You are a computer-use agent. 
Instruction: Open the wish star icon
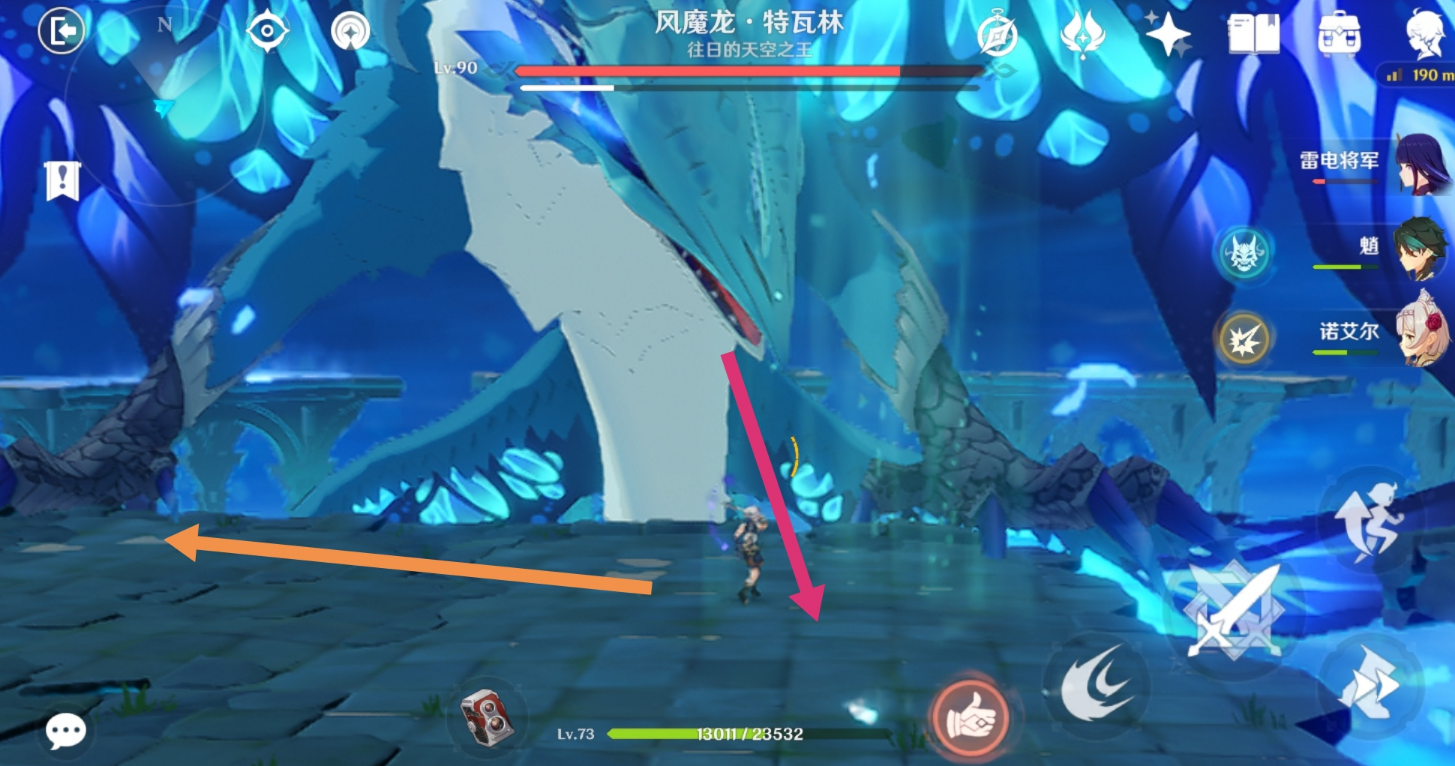pos(1167,35)
